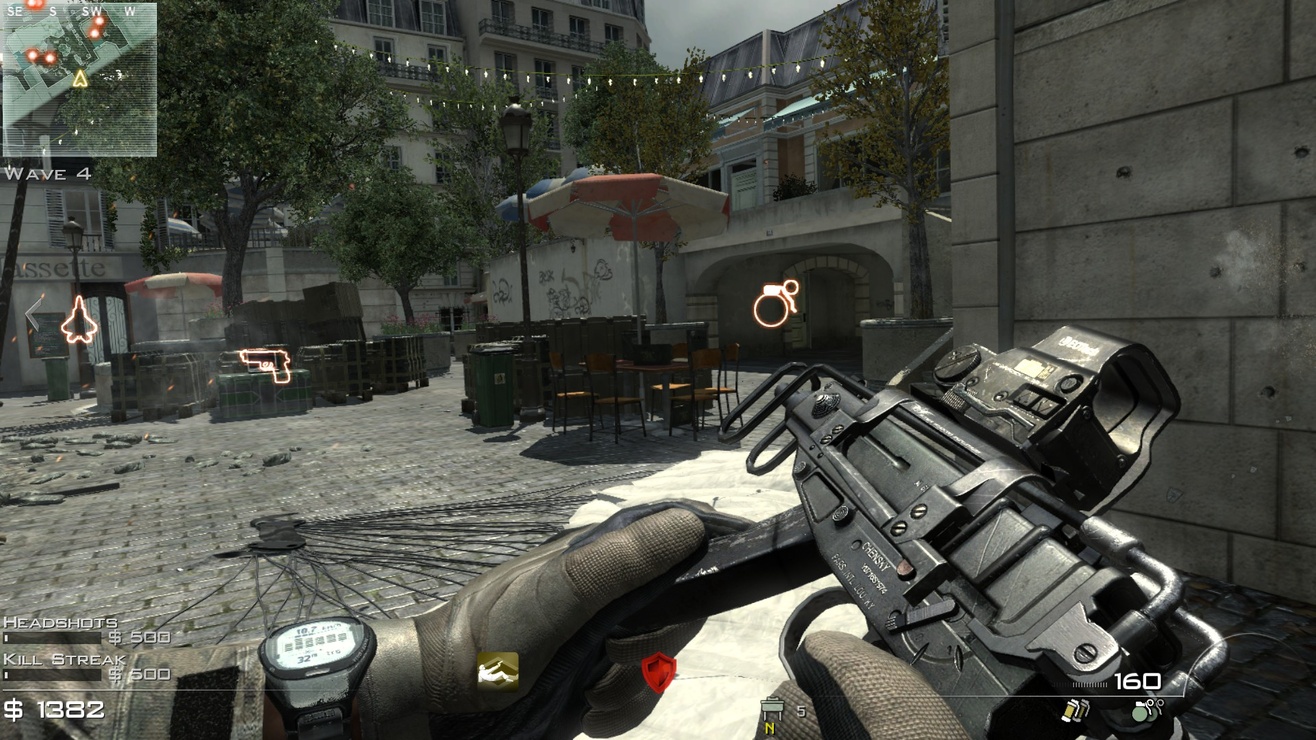The image size is (1316, 740).
Task: Click the minimap radar
Action: 80,80
